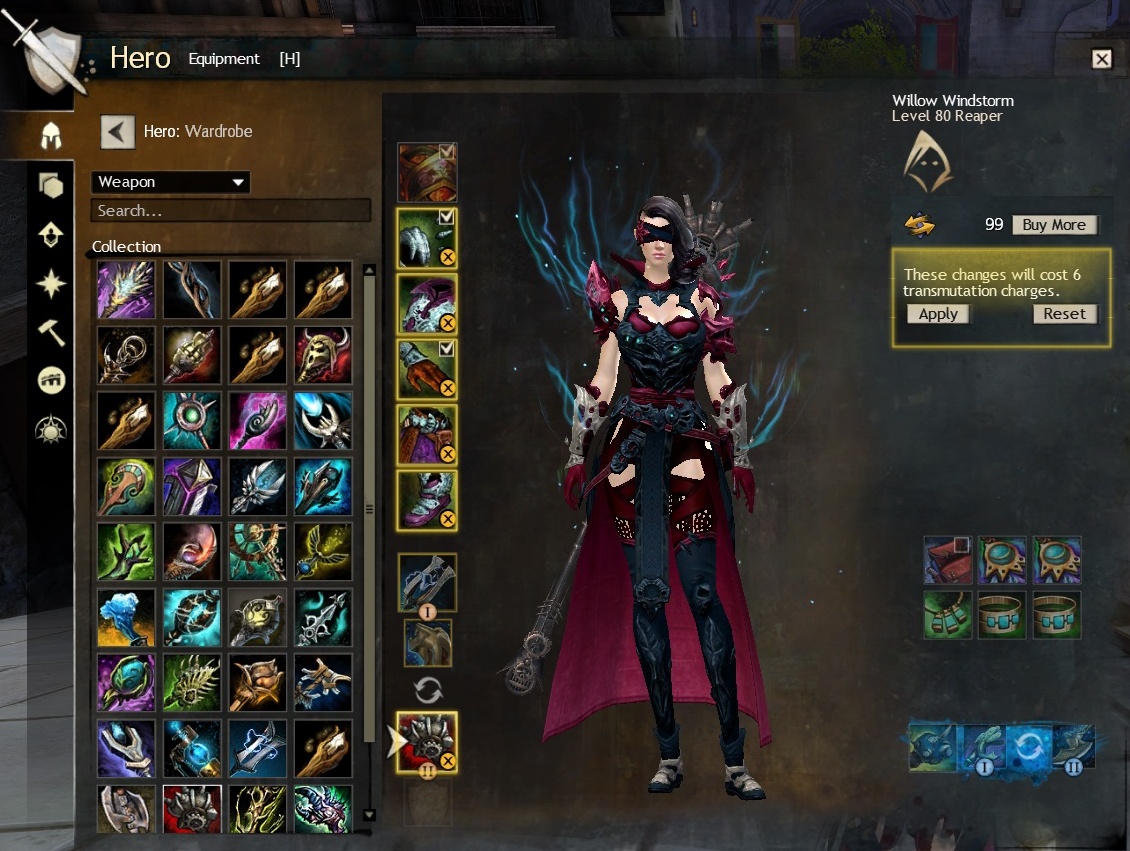Choose the blue mushroom weapon skin

point(126,617)
